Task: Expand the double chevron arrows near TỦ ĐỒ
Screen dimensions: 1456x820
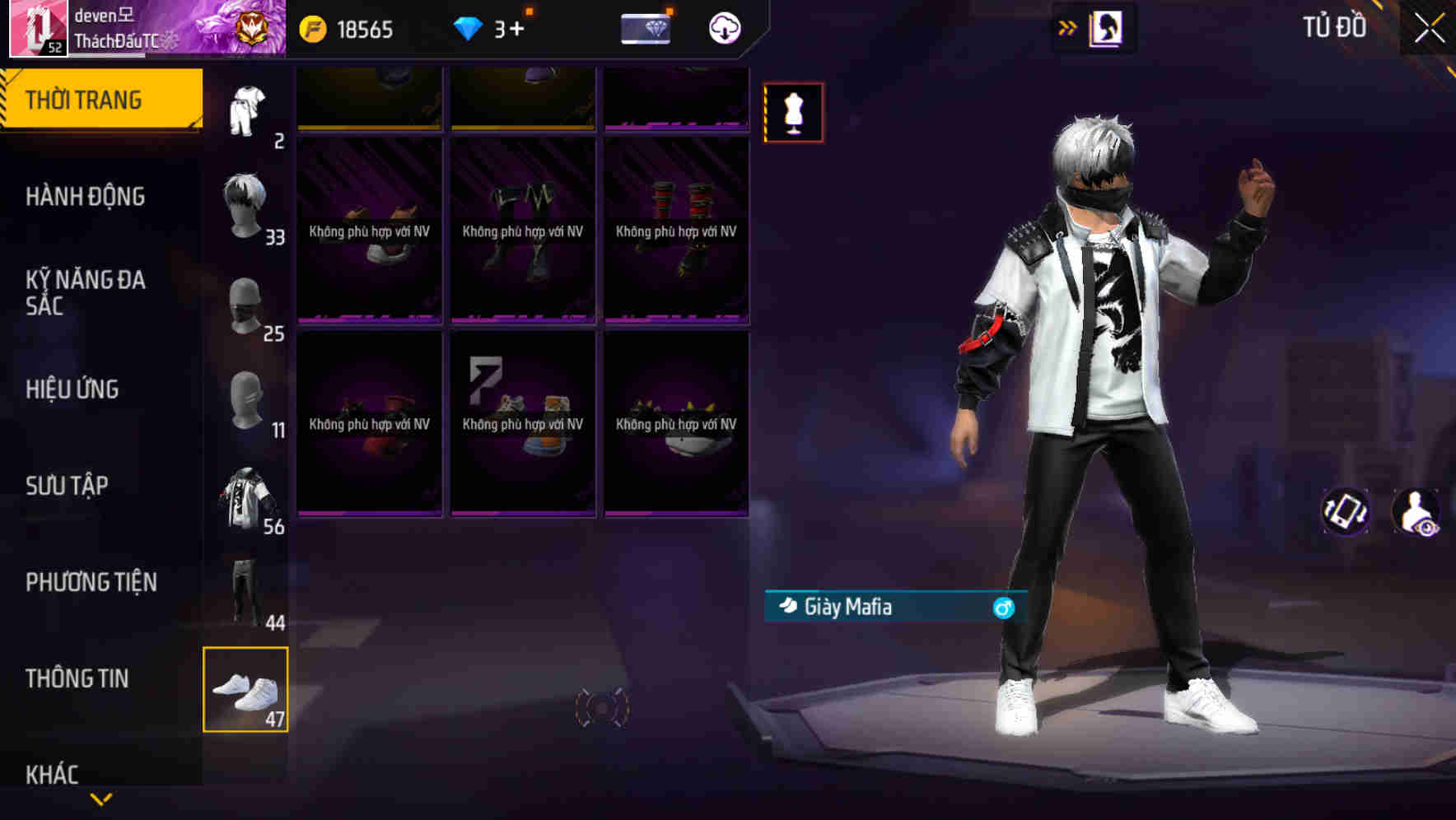Action: pyautogui.click(x=1068, y=27)
